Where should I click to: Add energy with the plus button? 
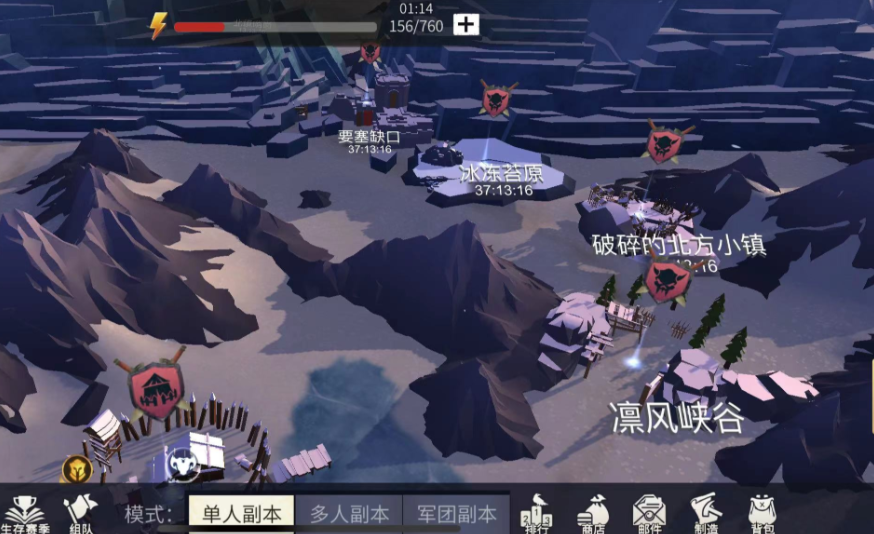pos(466,25)
